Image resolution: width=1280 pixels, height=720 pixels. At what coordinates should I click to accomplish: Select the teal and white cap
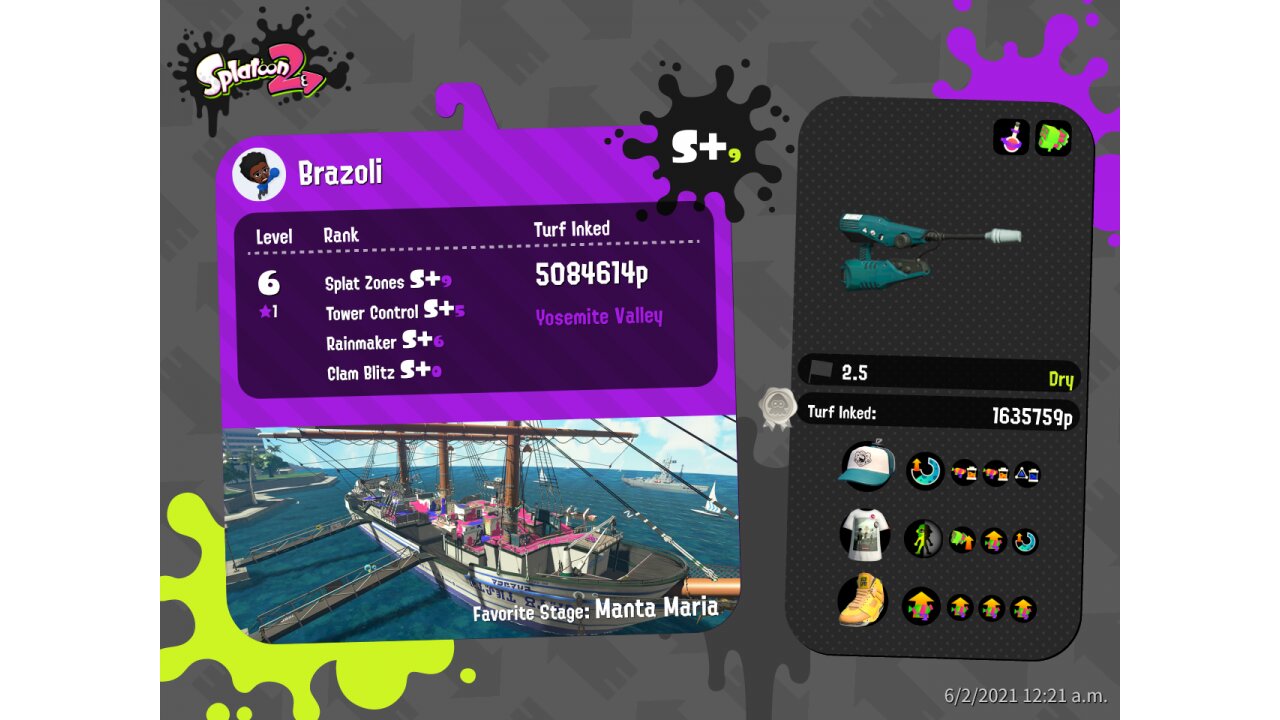(866, 467)
